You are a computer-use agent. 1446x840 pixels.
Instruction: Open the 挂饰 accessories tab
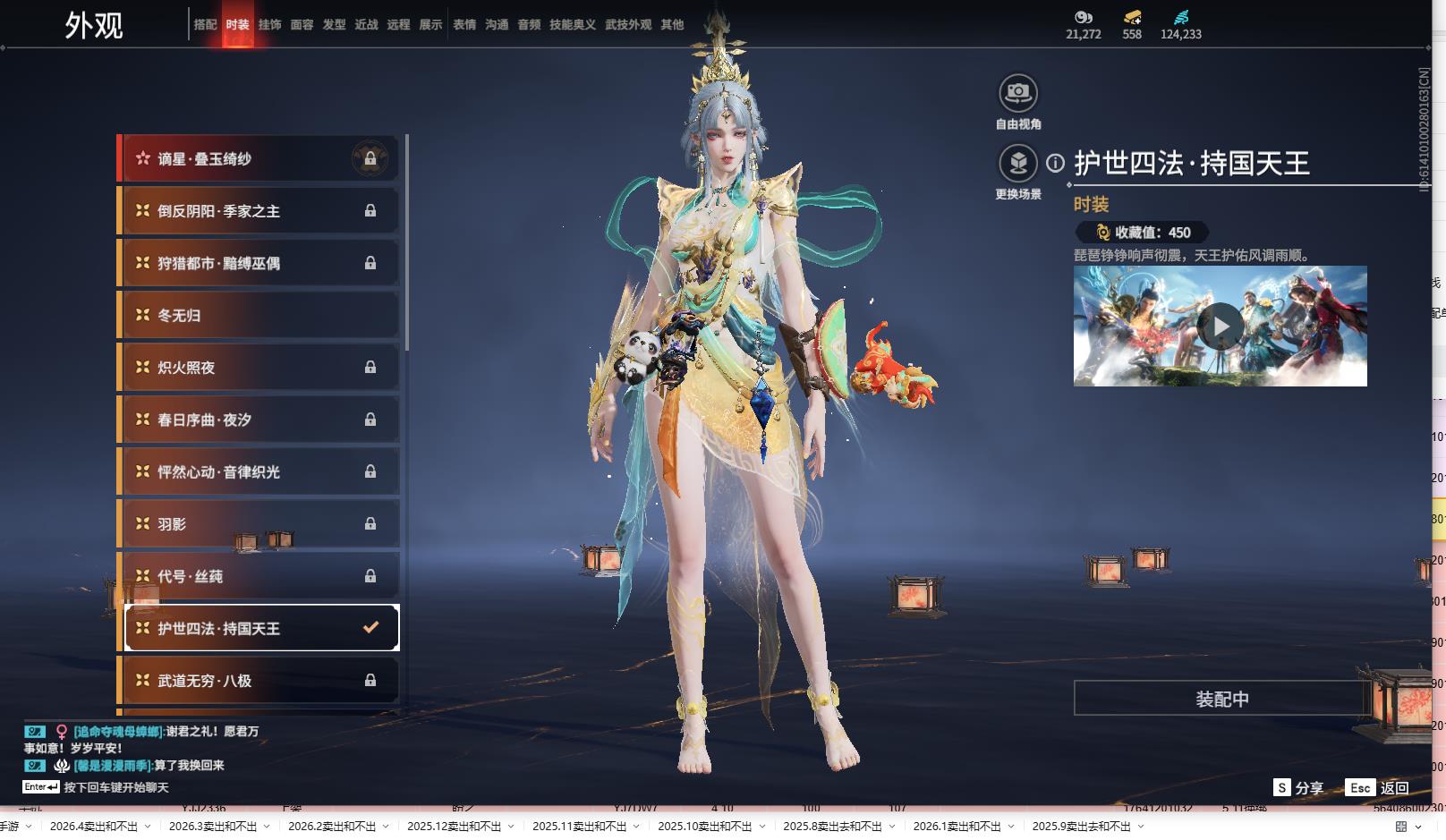pos(269,25)
